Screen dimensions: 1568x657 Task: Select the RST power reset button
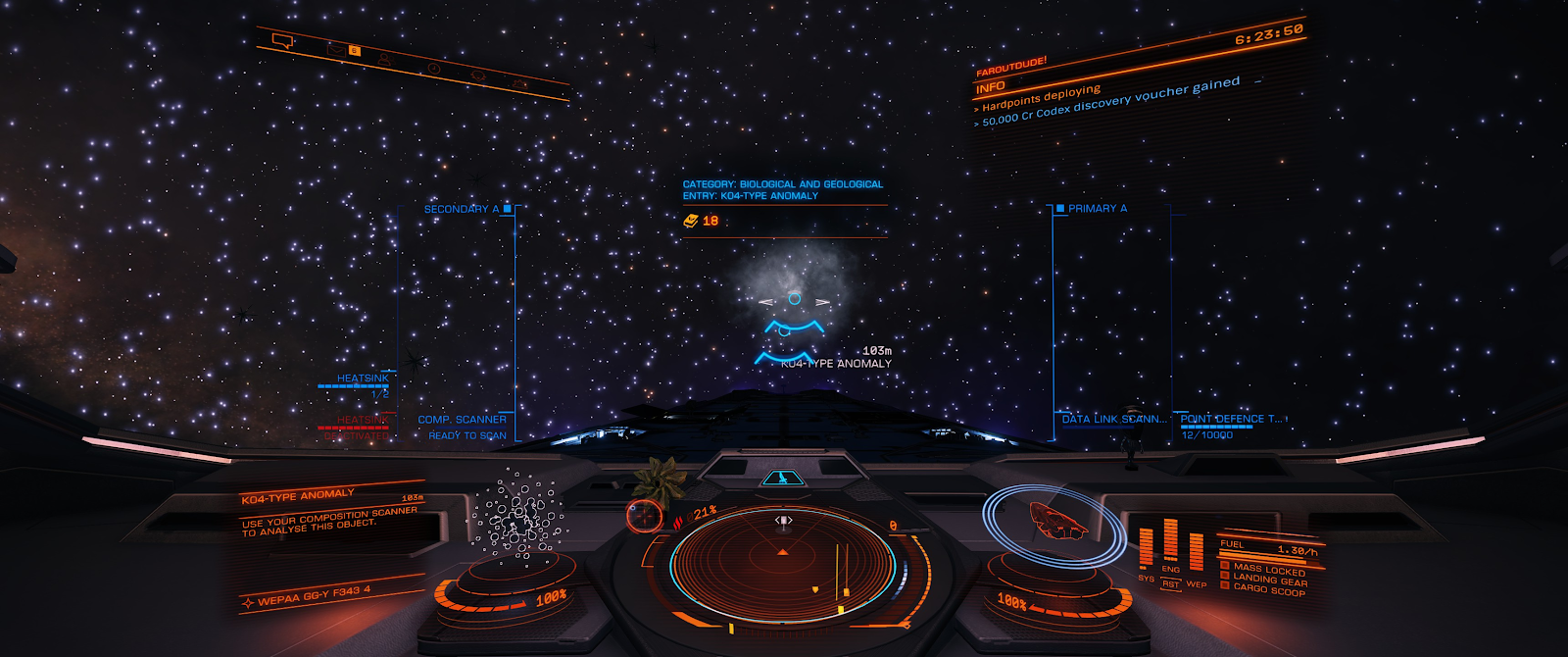(x=1170, y=584)
